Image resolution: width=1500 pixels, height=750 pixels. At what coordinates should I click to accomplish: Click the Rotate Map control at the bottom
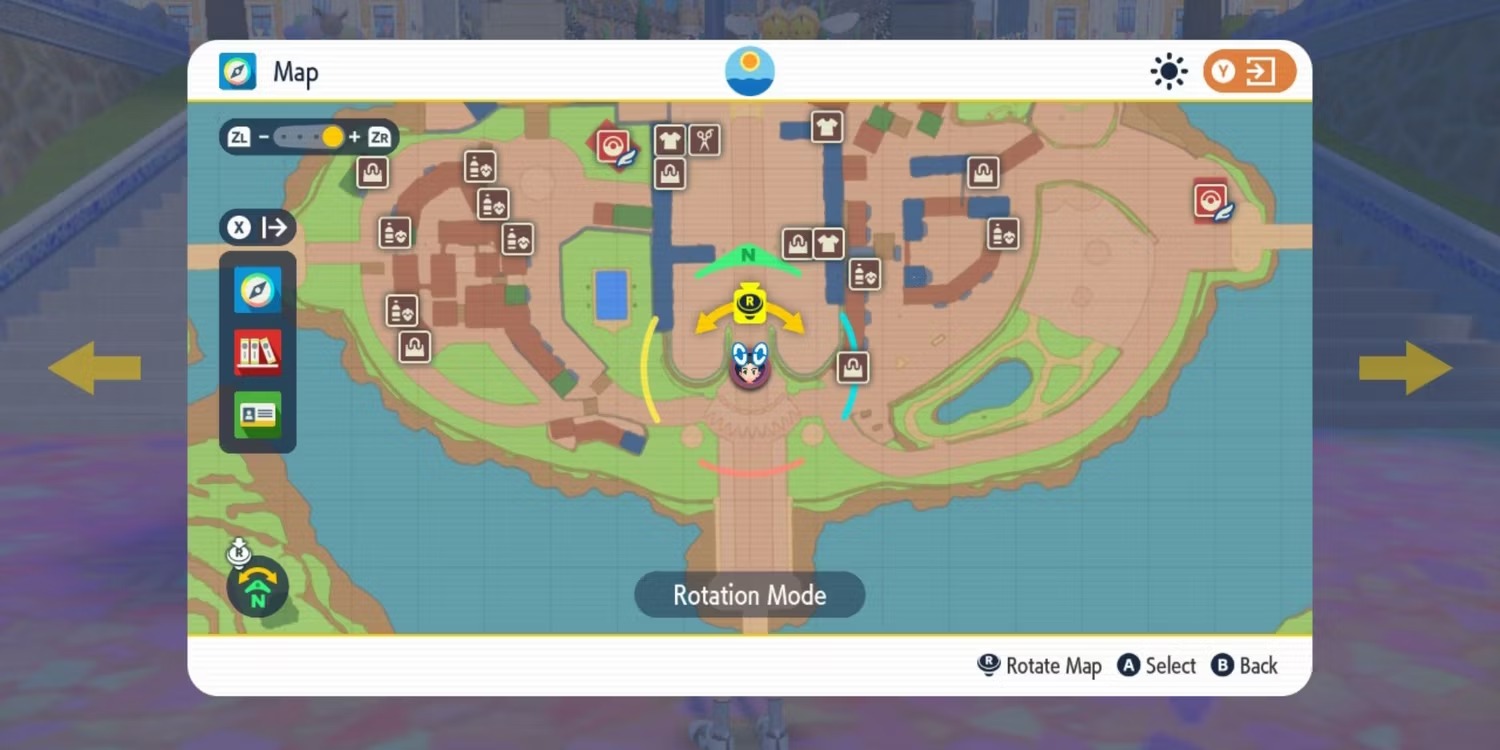(1039, 665)
